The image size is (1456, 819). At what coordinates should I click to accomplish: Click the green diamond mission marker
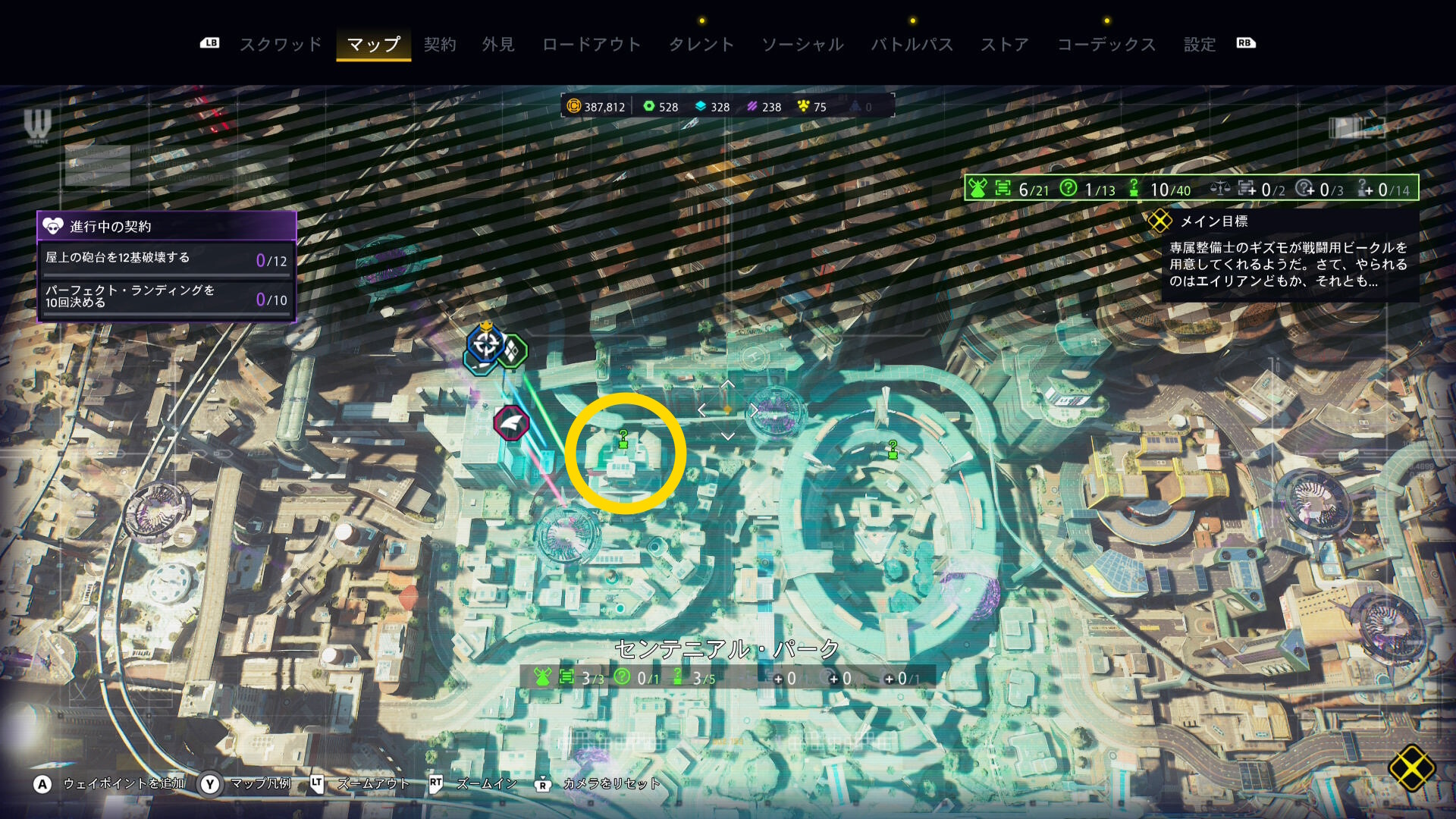[x=513, y=351]
